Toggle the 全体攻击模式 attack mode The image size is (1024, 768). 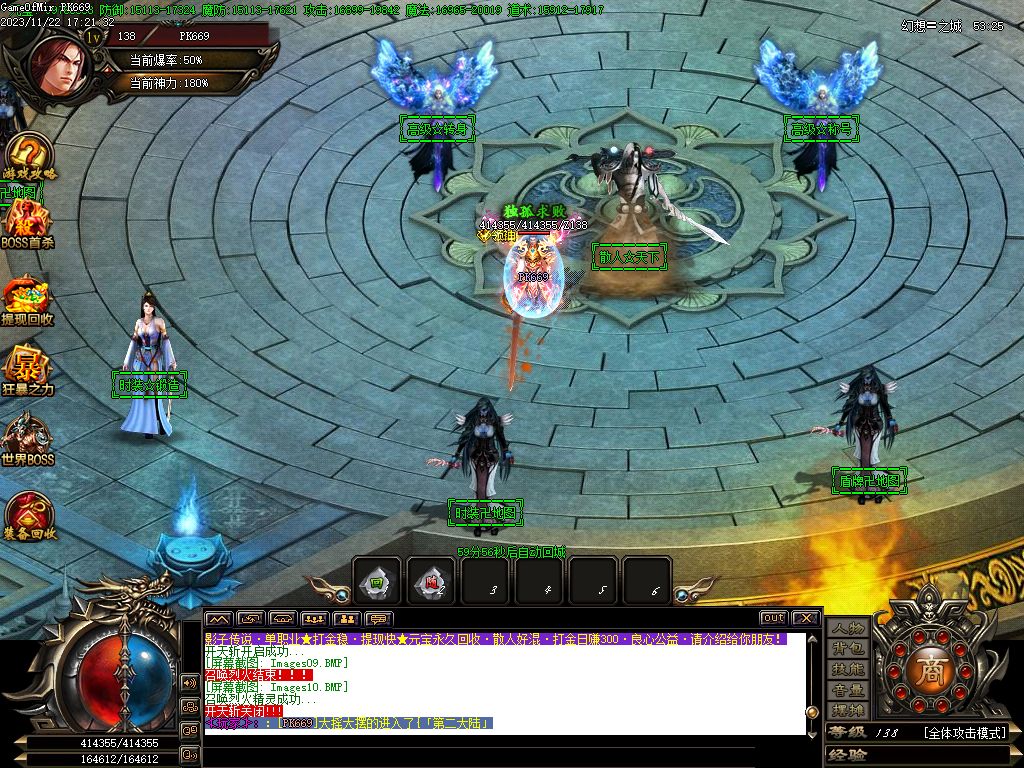pyautogui.click(x=963, y=734)
